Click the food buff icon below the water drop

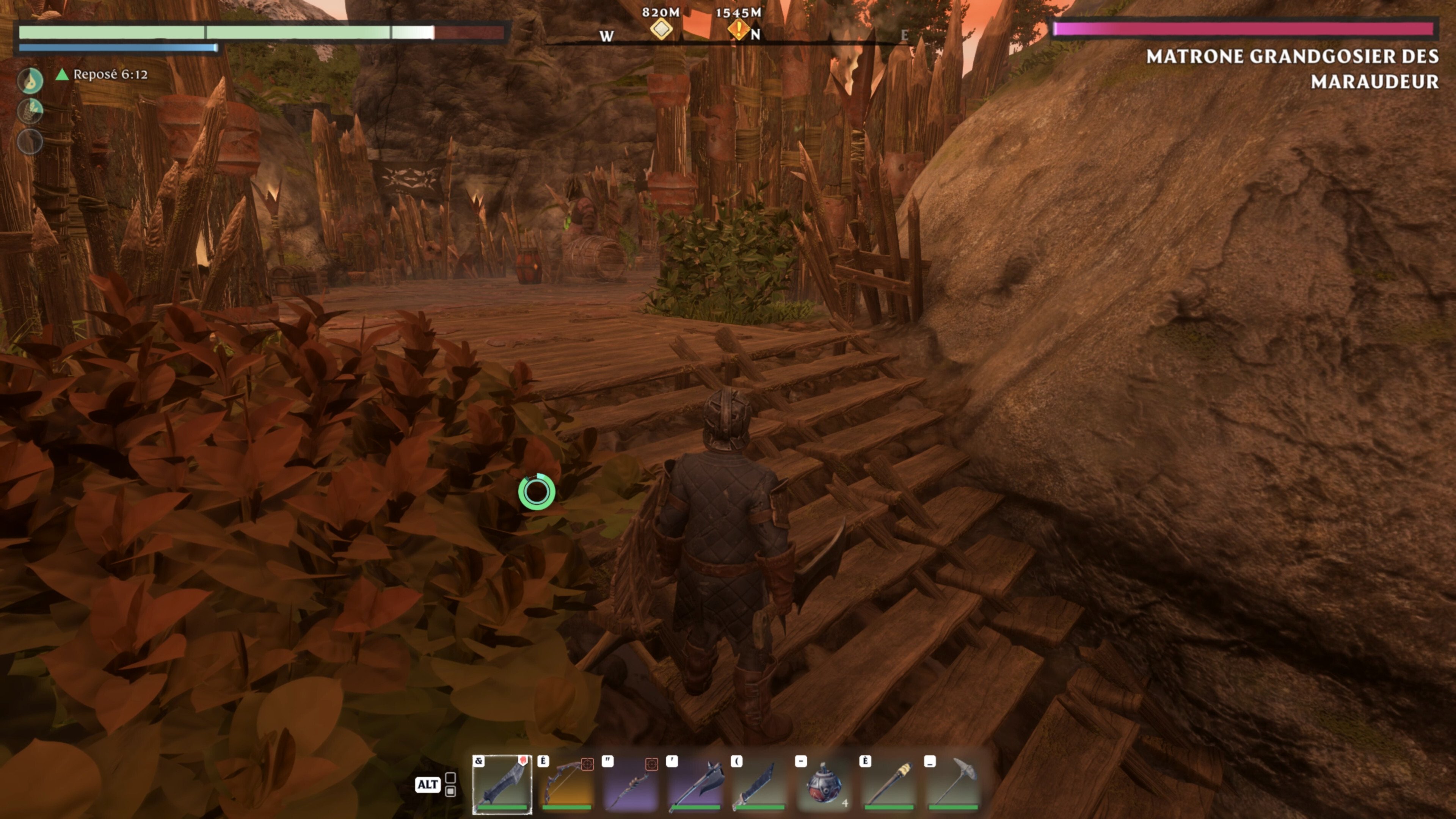pyautogui.click(x=31, y=111)
